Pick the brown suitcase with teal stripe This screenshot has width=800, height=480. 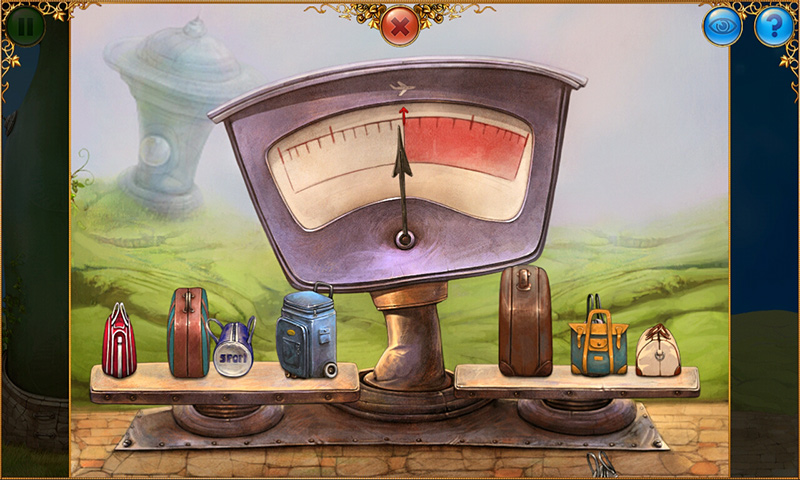(188, 333)
